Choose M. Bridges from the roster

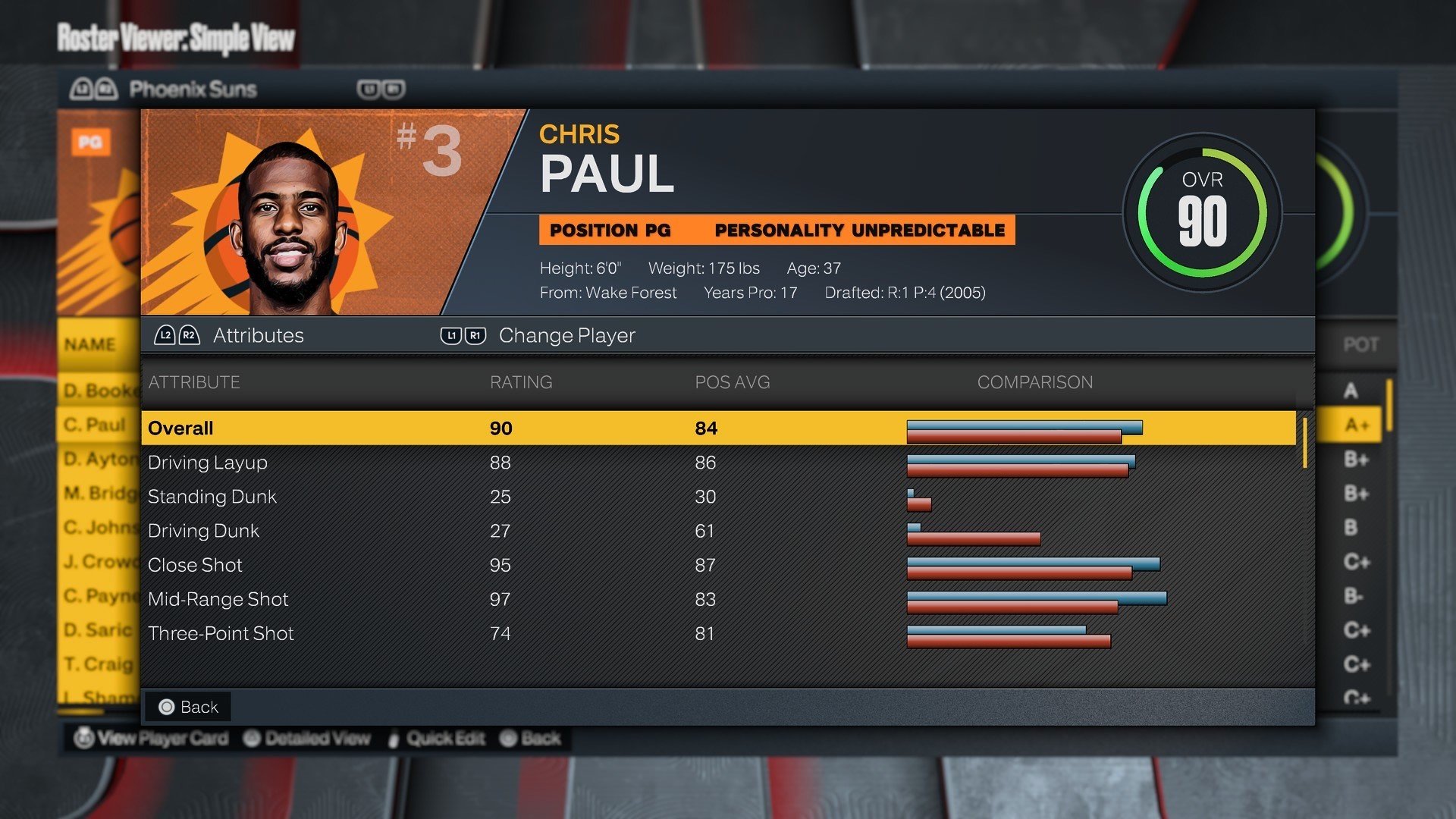pyautogui.click(x=99, y=493)
